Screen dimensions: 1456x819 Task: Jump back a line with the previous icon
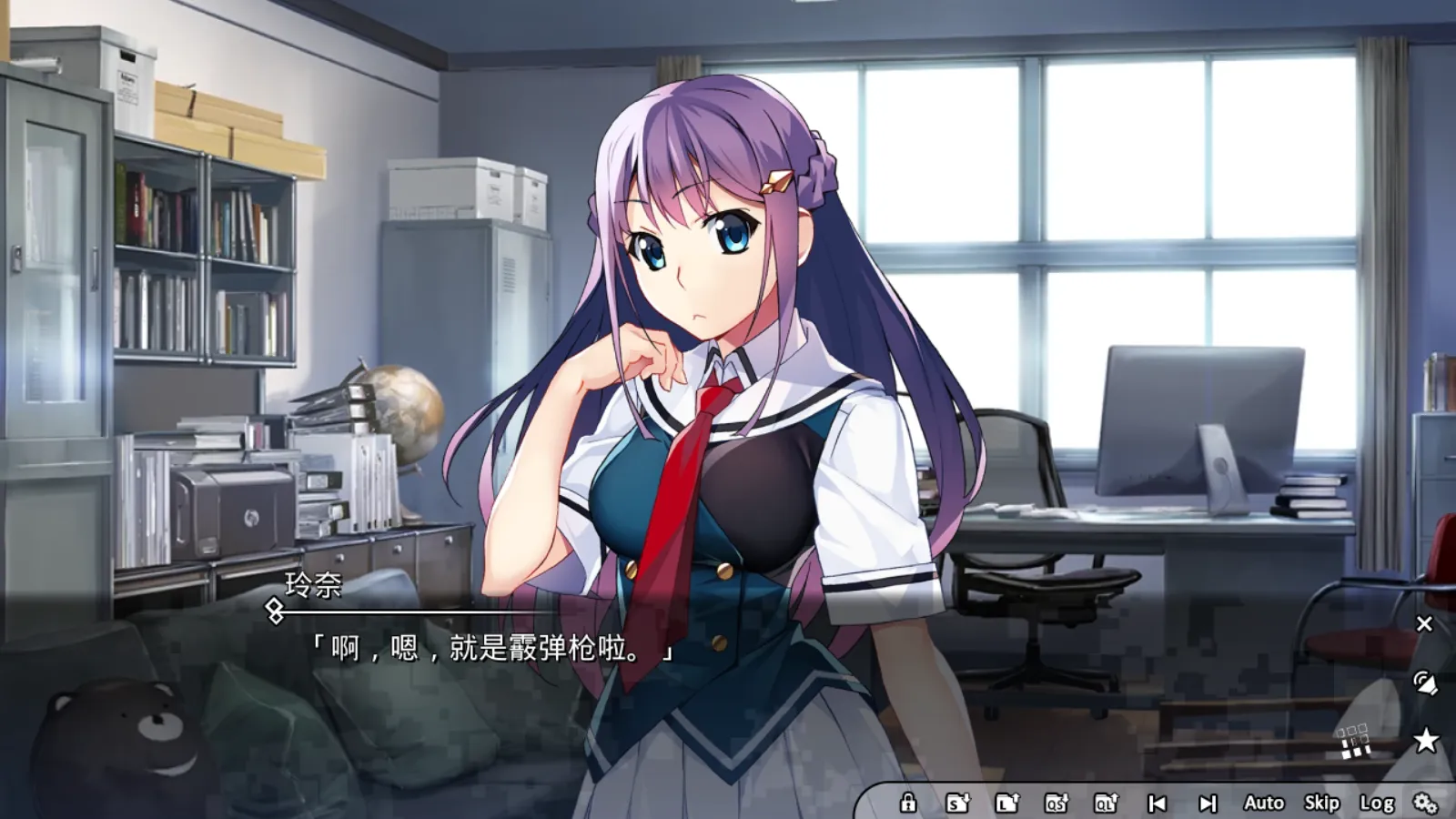[x=1158, y=804]
